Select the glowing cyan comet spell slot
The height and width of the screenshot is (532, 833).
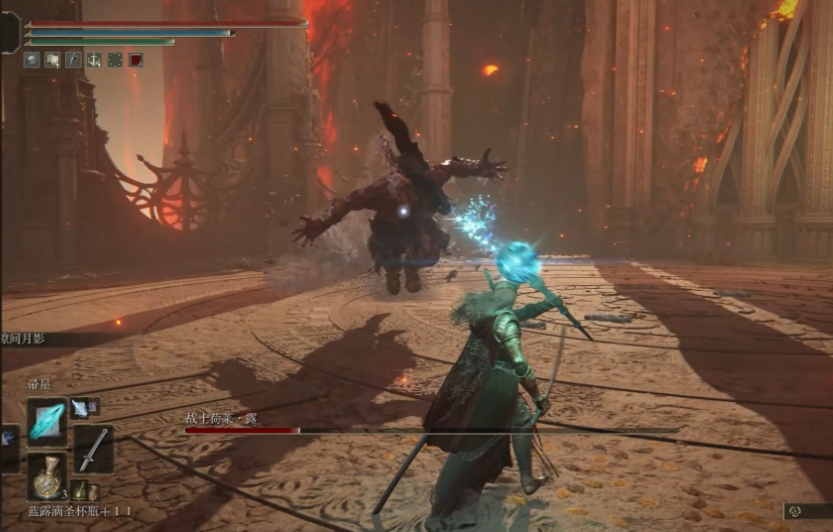click(46, 421)
